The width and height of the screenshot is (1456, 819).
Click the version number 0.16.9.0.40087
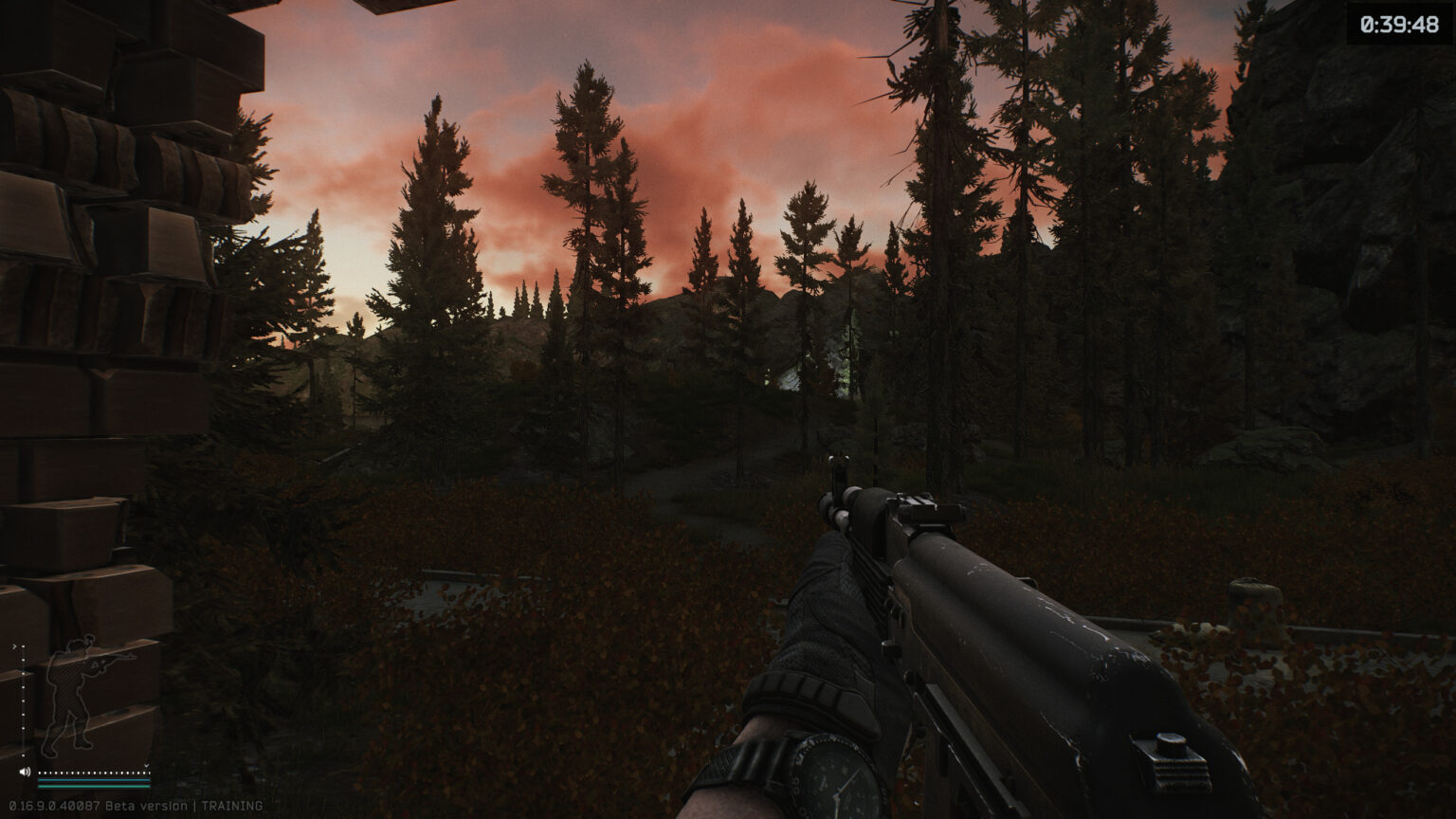(x=52, y=804)
